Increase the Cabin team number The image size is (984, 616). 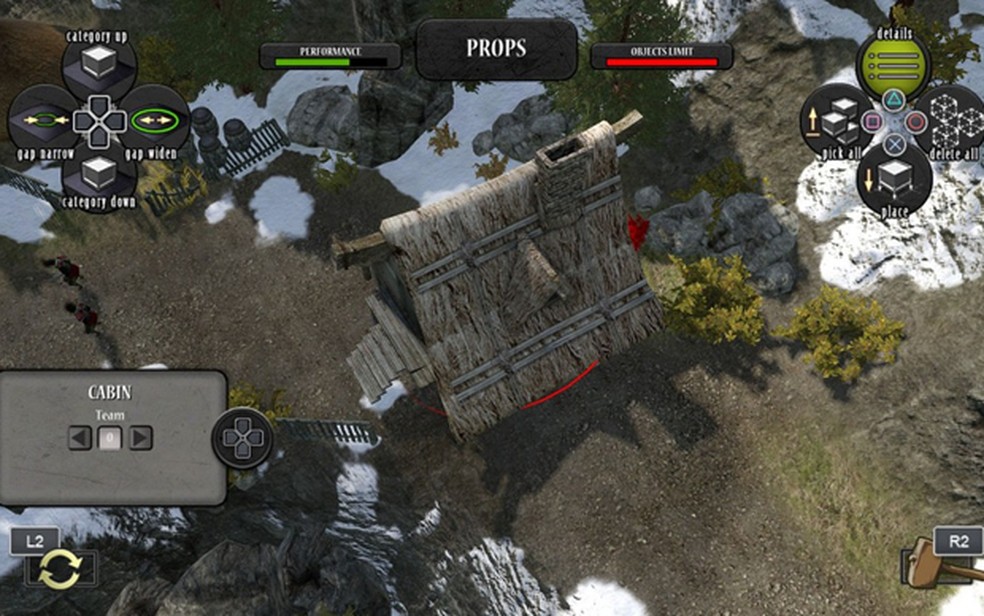[141, 437]
